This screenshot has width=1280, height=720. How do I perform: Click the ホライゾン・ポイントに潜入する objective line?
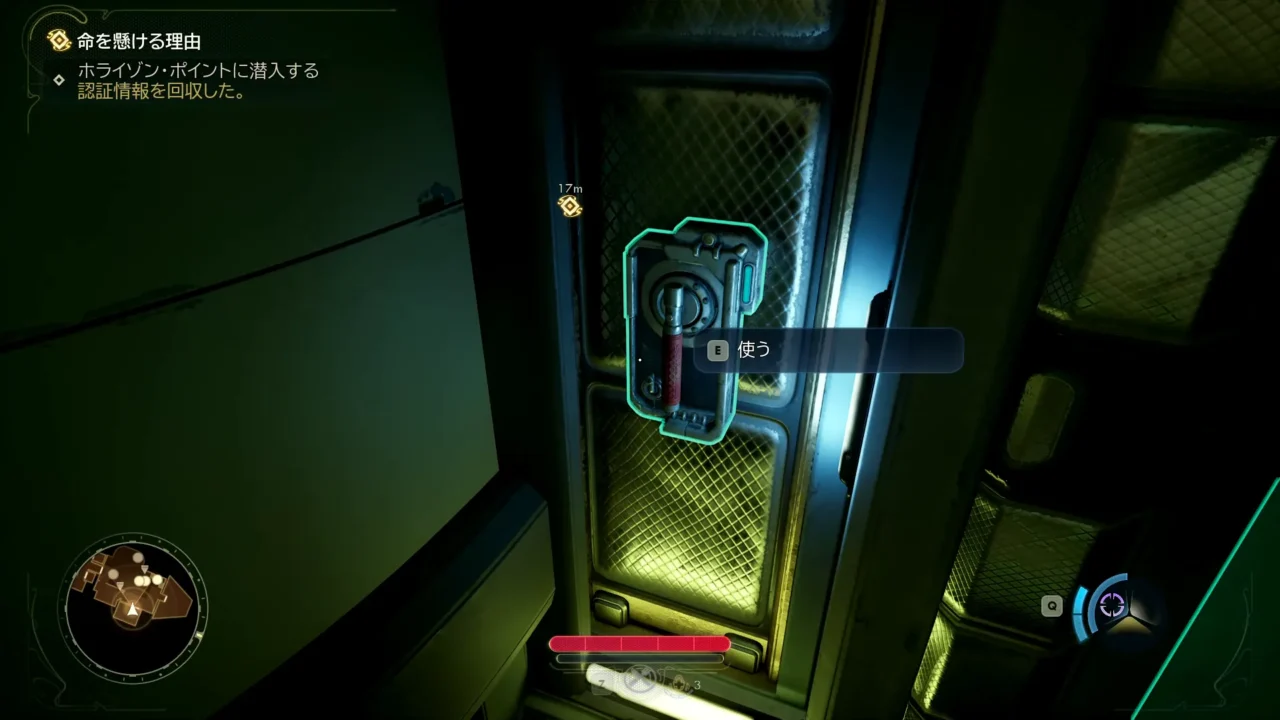tap(198, 72)
